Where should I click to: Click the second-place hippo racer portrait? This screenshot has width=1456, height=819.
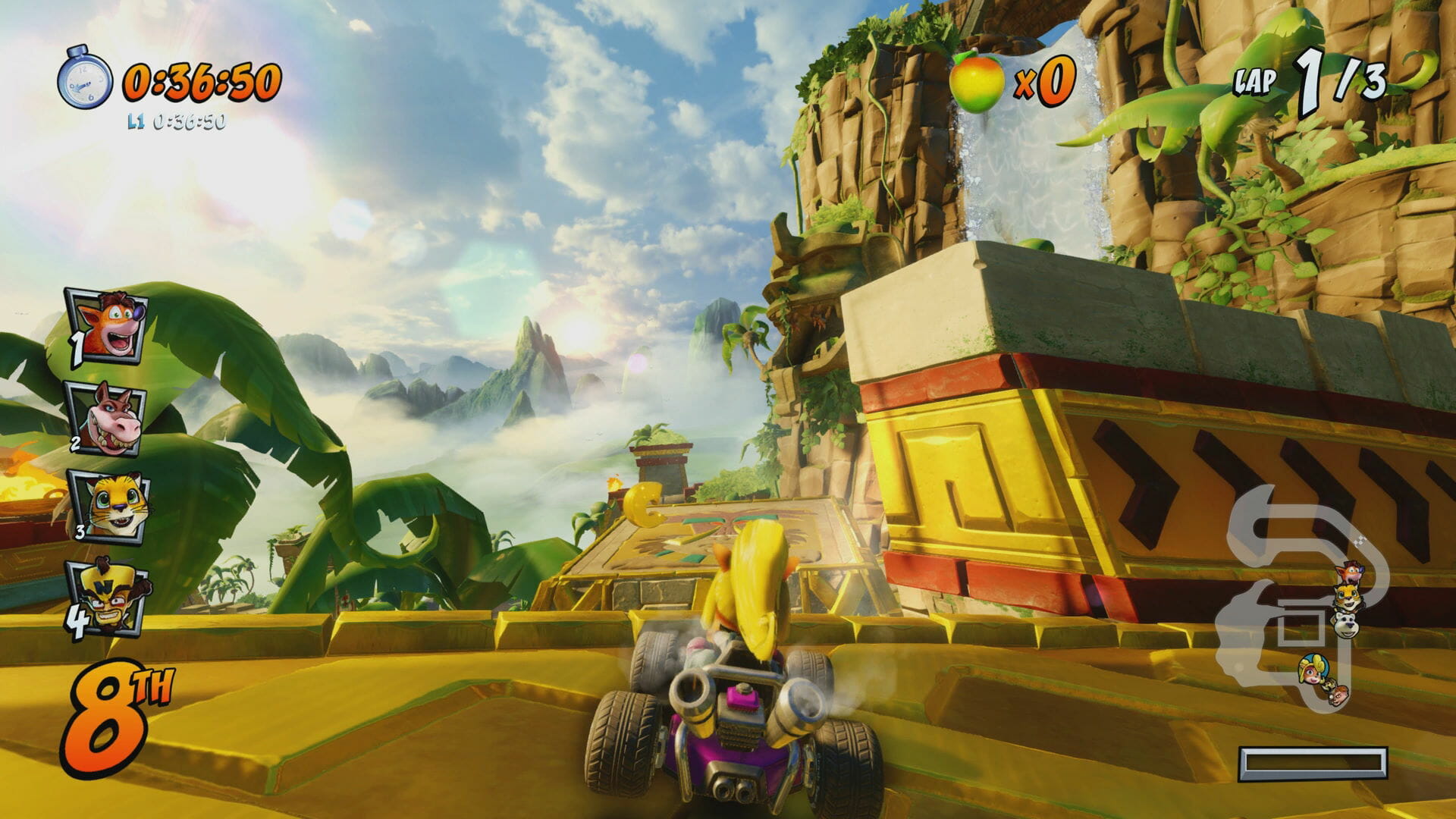(107, 418)
